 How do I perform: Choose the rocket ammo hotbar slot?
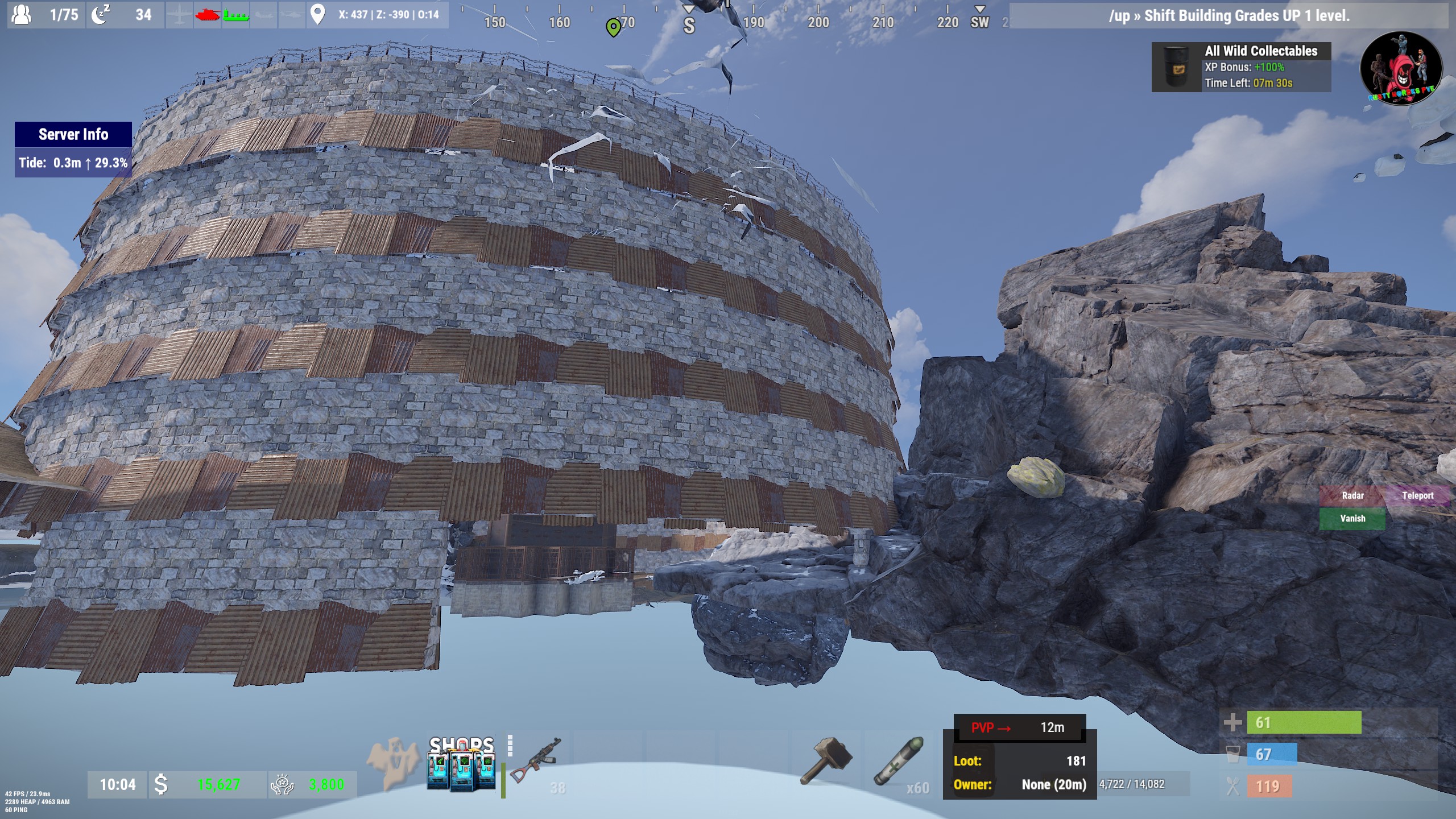[898, 761]
